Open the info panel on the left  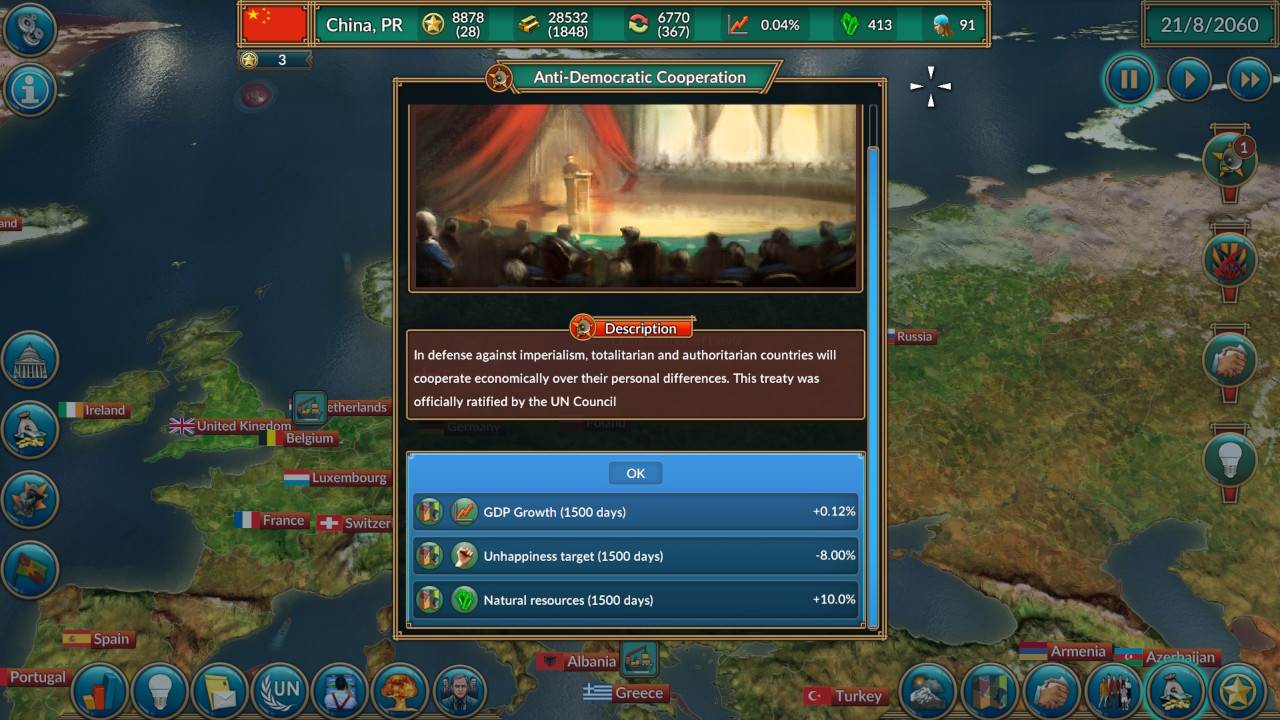pos(31,90)
